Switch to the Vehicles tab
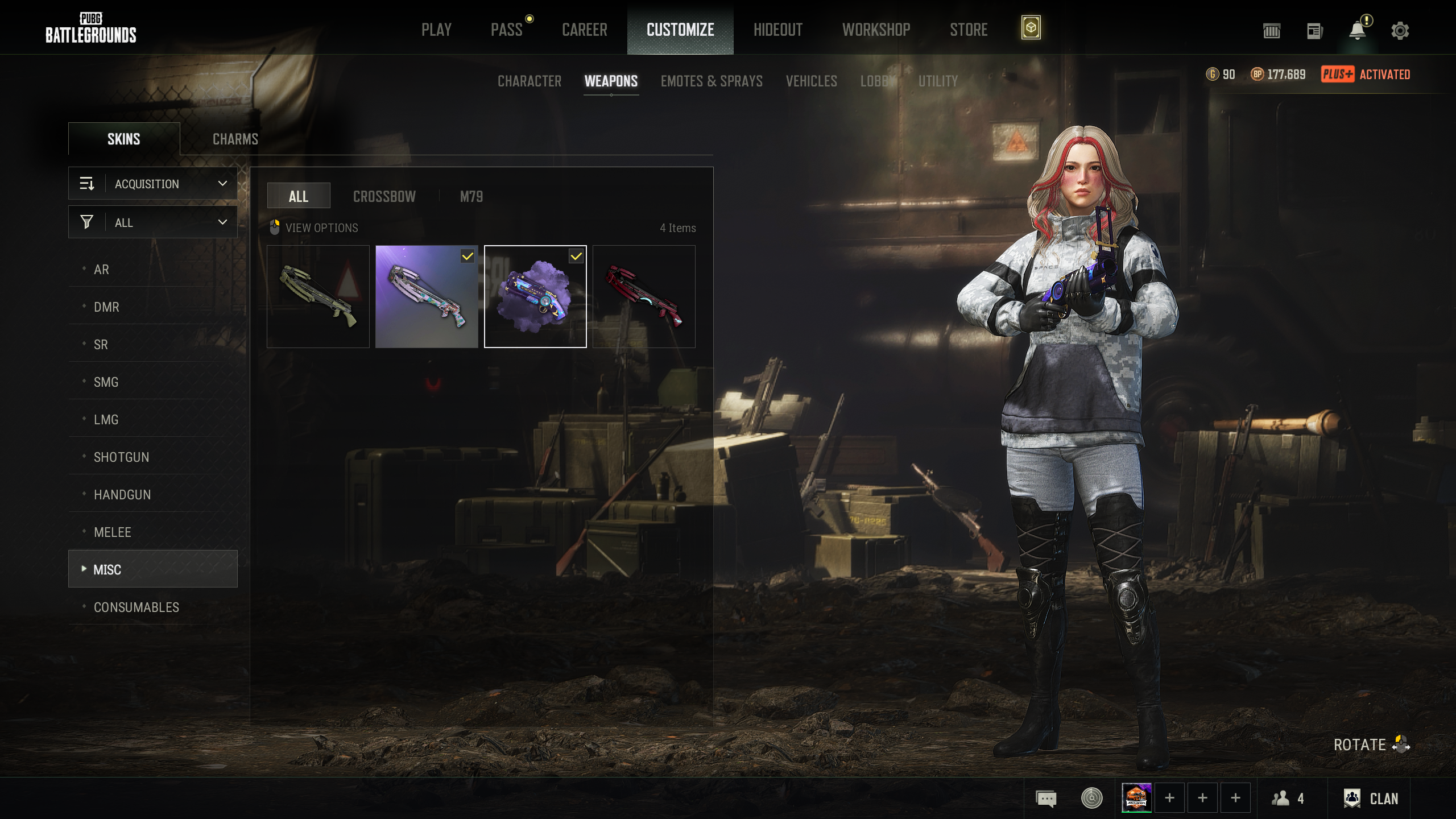Screen dimensions: 1456x819 click(811, 81)
